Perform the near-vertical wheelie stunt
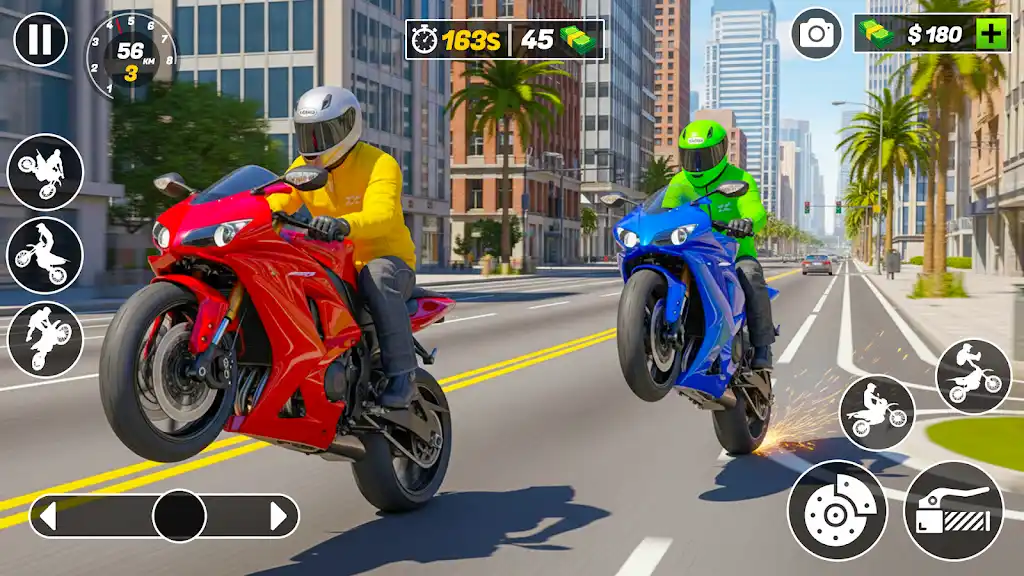Image resolution: width=1024 pixels, height=576 pixels. pos(45,340)
